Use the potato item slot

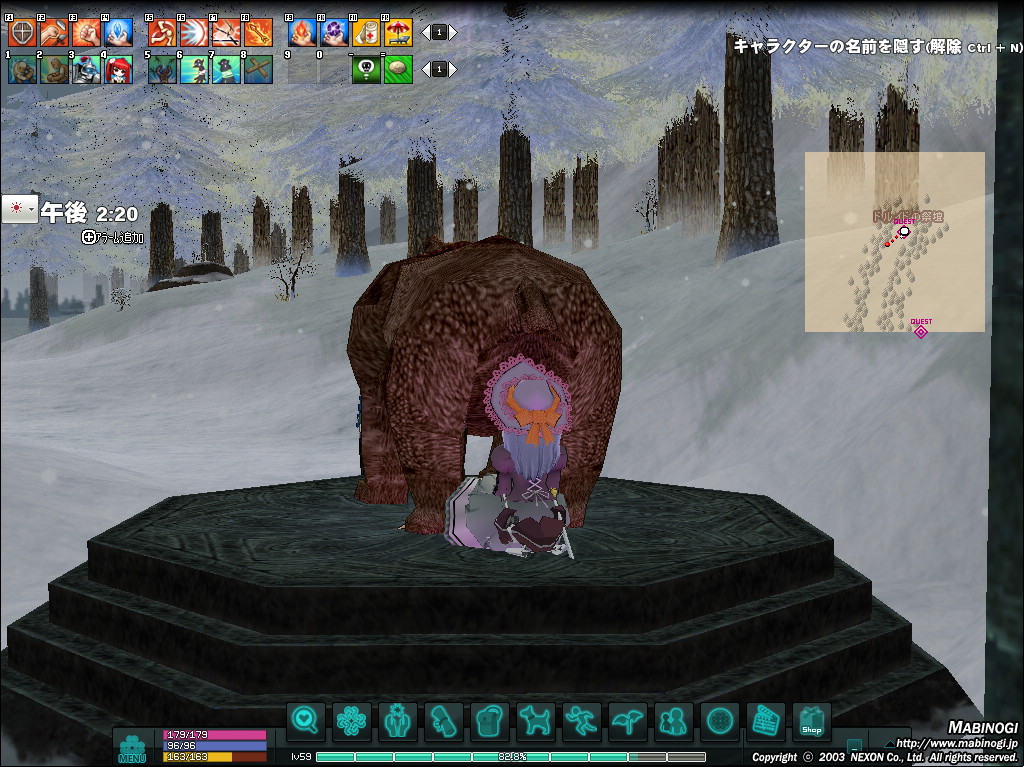click(398, 69)
